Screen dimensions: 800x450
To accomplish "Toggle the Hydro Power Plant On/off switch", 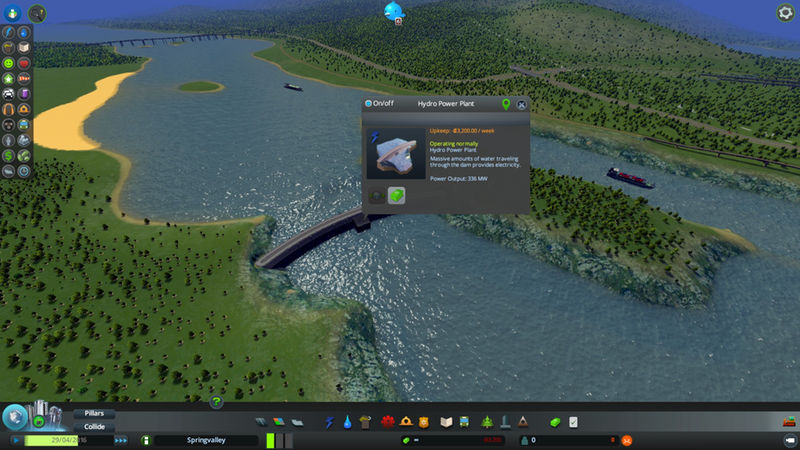I will [369, 103].
